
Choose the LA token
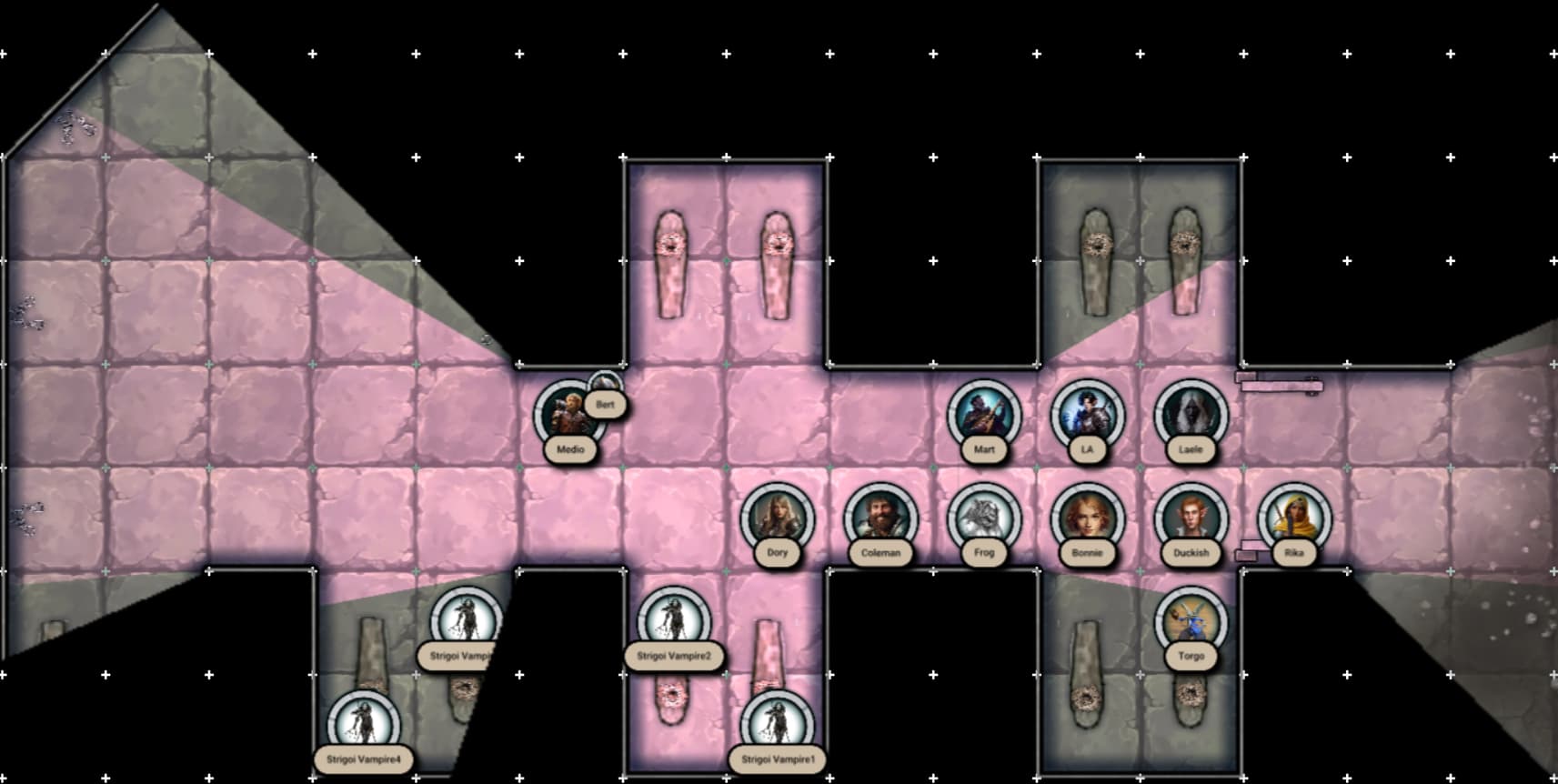click(1087, 416)
